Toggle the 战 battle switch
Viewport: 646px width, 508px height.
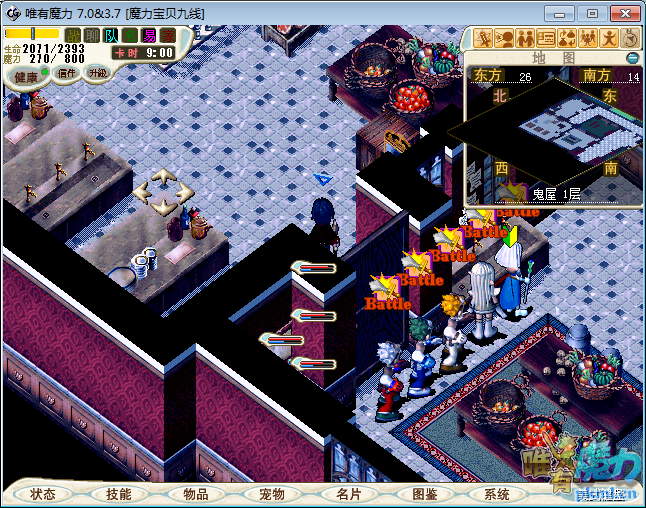pos(73,36)
